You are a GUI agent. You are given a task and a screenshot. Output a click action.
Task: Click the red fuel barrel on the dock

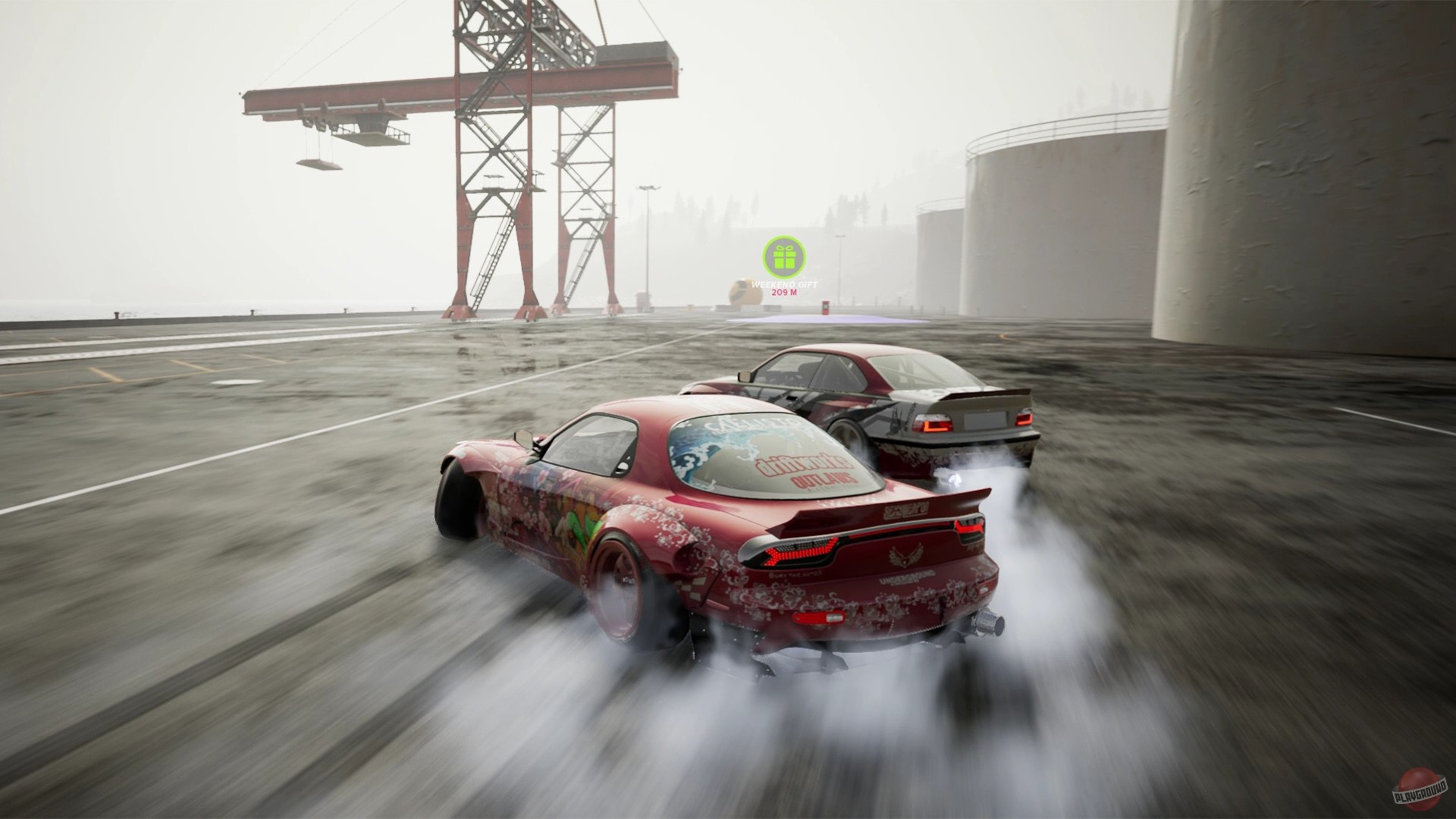[825, 308]
